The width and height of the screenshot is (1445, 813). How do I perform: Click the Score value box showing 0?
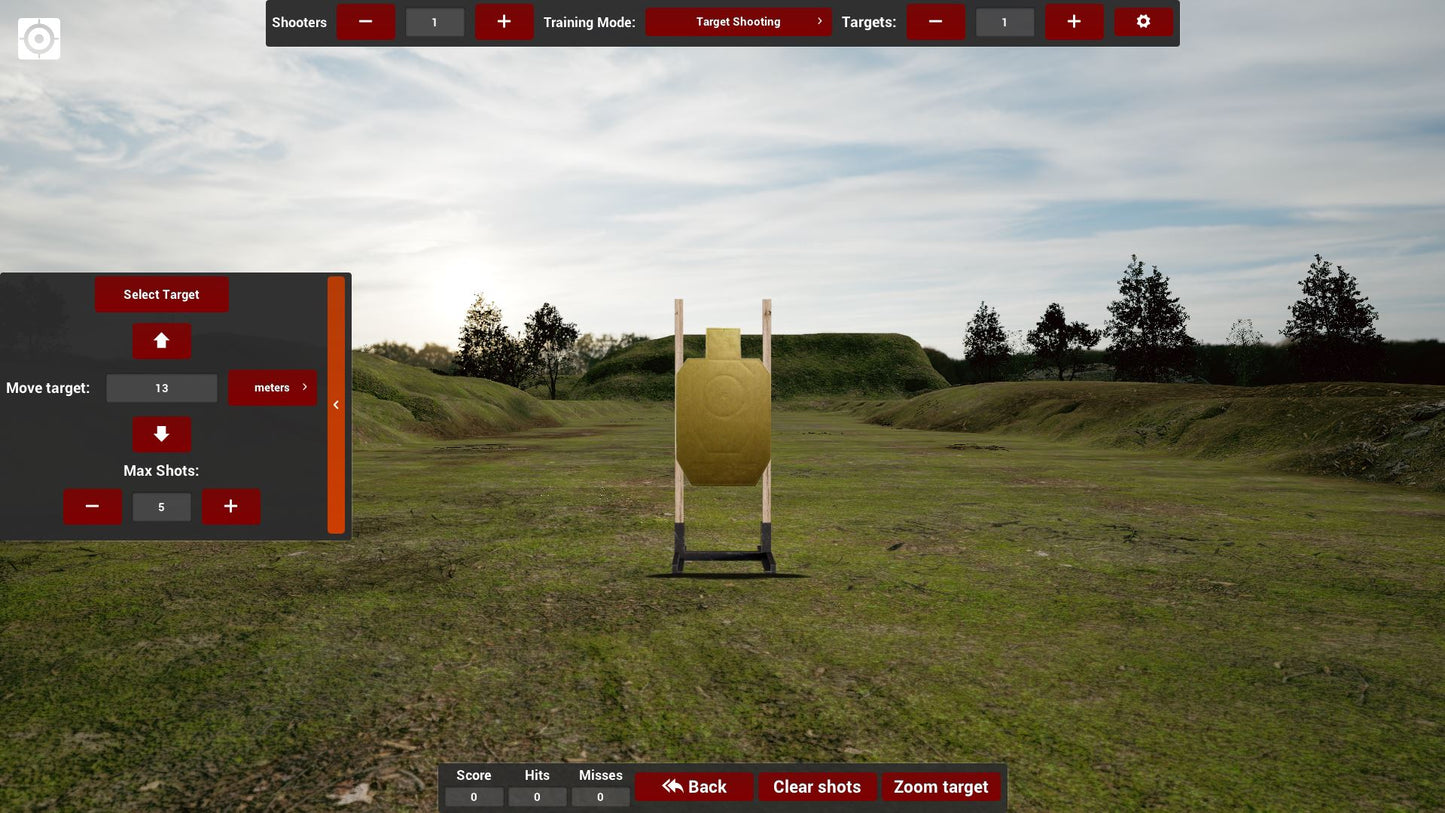pos(473,796)
